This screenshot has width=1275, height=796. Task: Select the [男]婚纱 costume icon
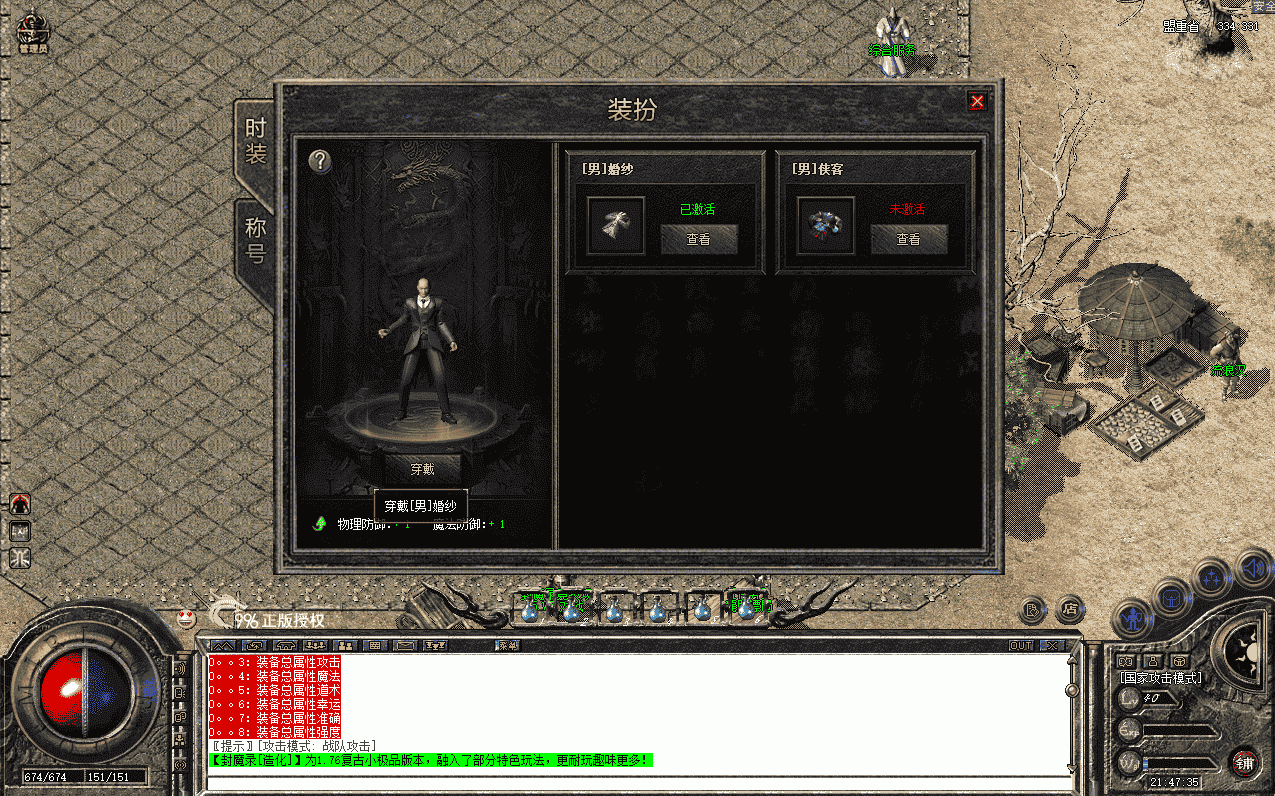pos(615,226)
